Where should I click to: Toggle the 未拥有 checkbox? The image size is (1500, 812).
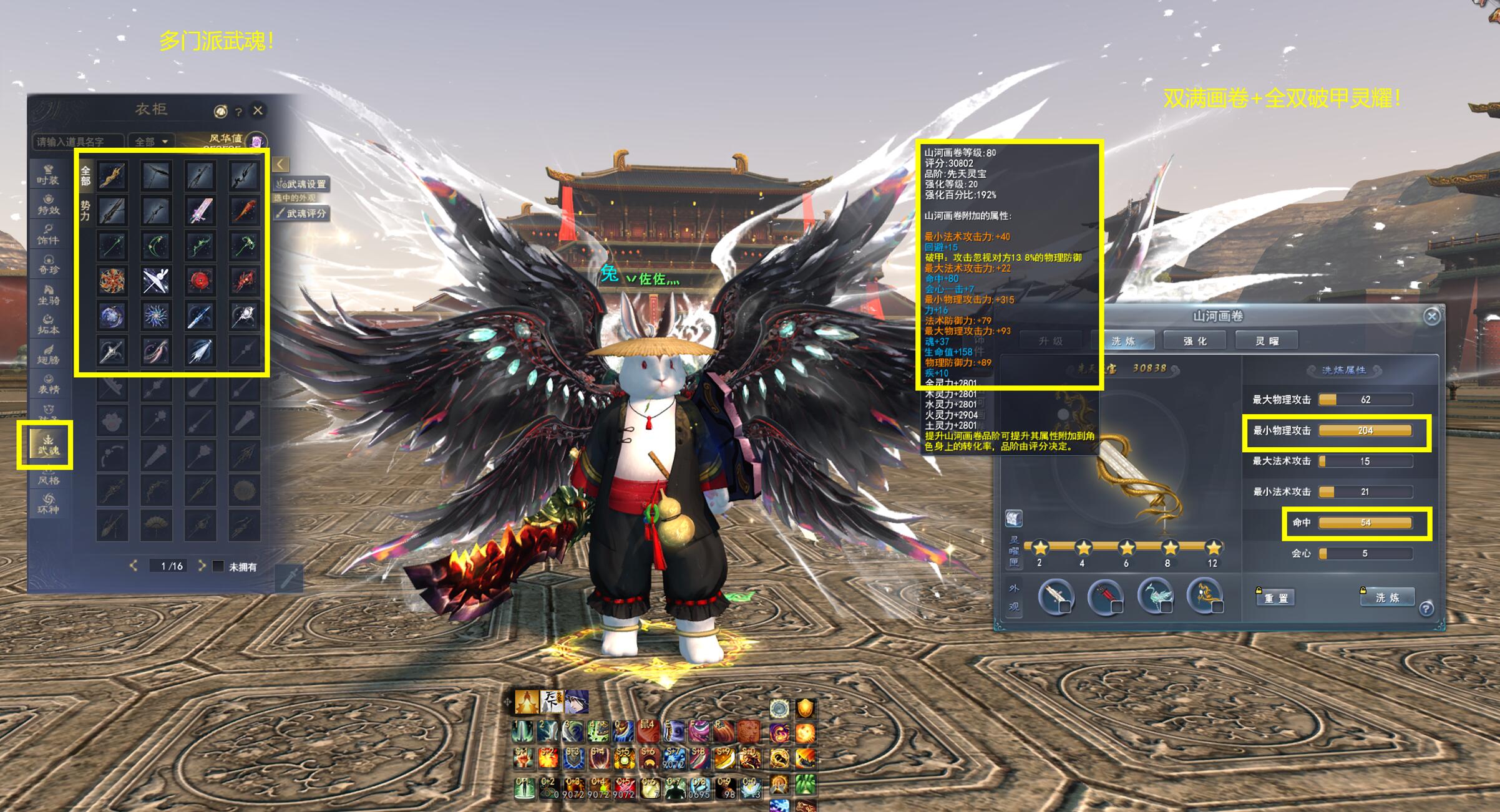click(218, 566)
